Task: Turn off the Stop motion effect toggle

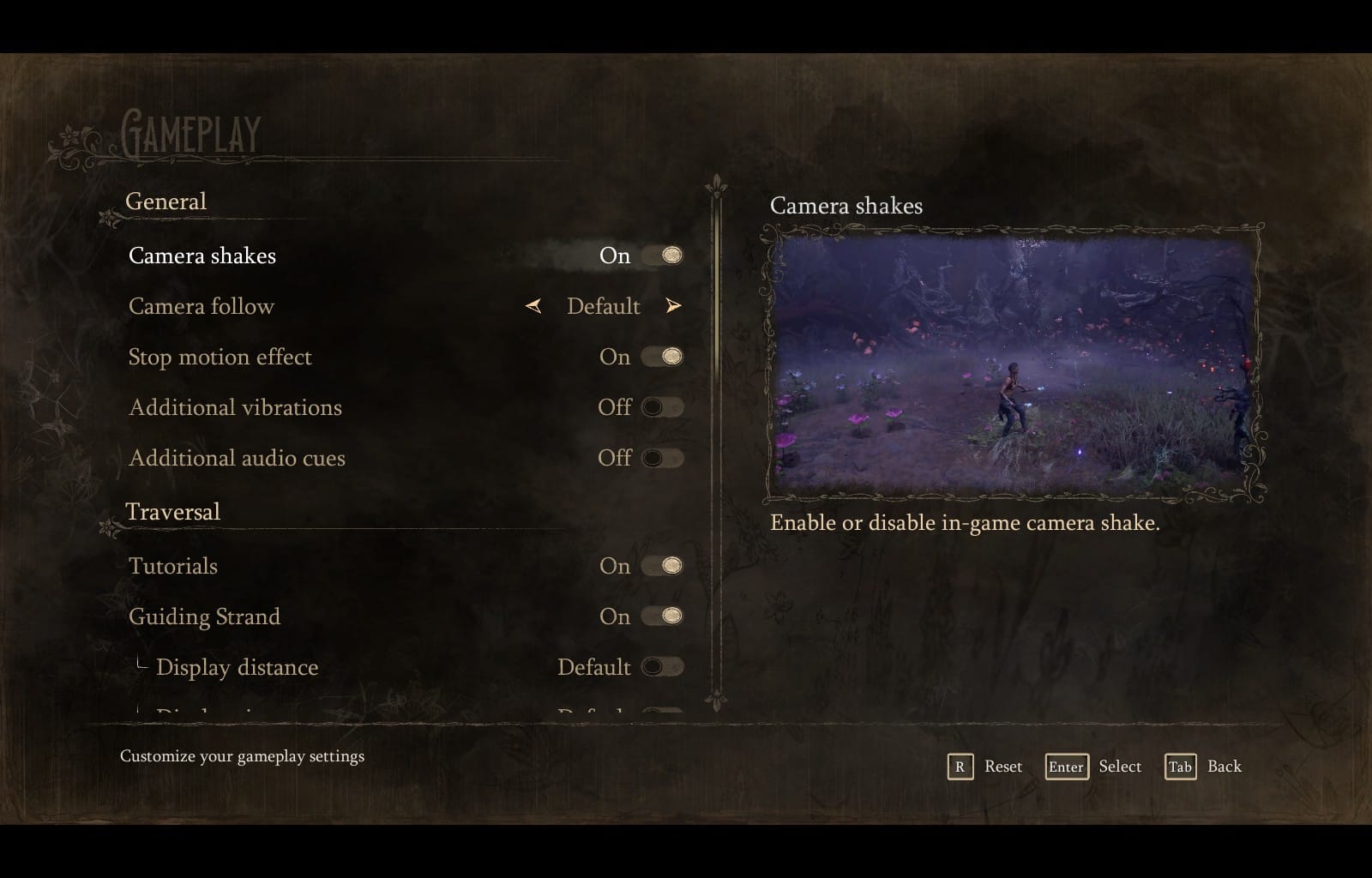Action: click(x=663, y=357)
